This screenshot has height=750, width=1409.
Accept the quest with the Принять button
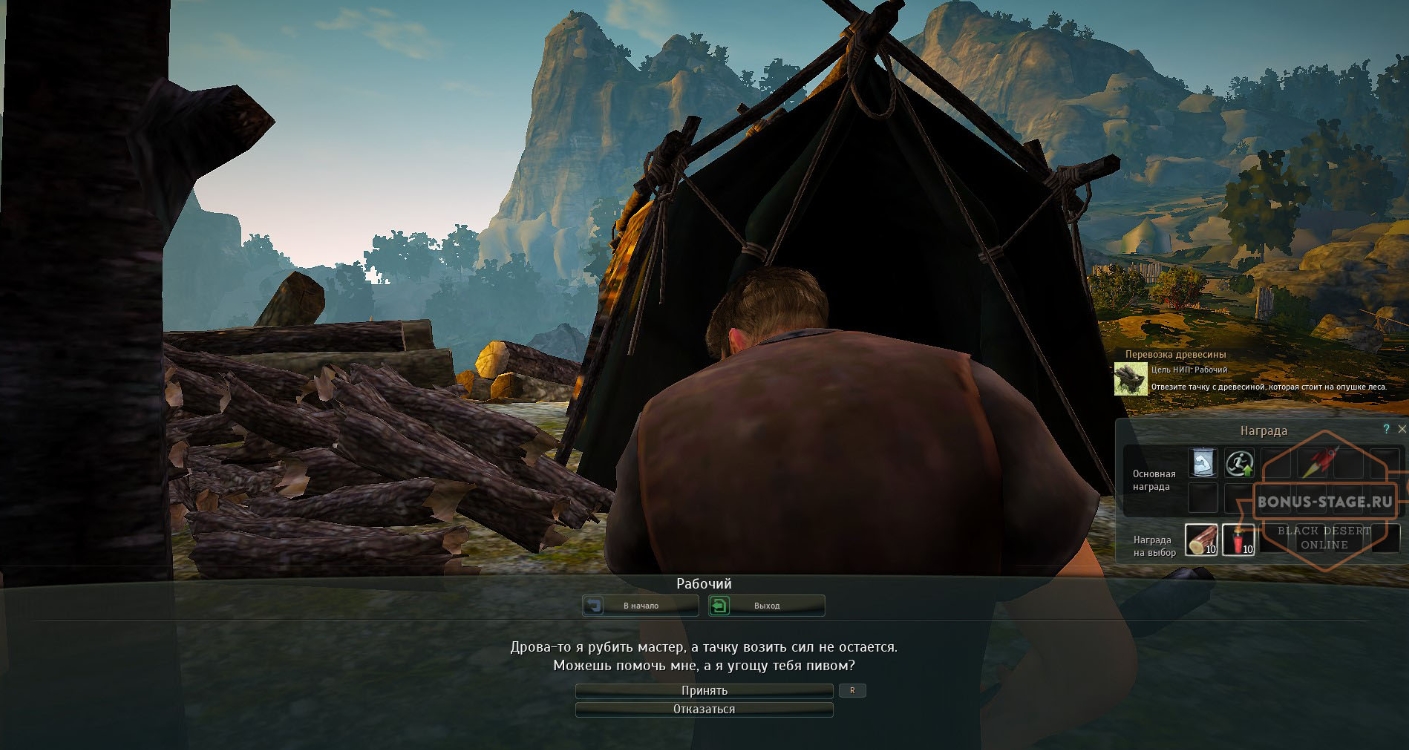click(704, 690)
